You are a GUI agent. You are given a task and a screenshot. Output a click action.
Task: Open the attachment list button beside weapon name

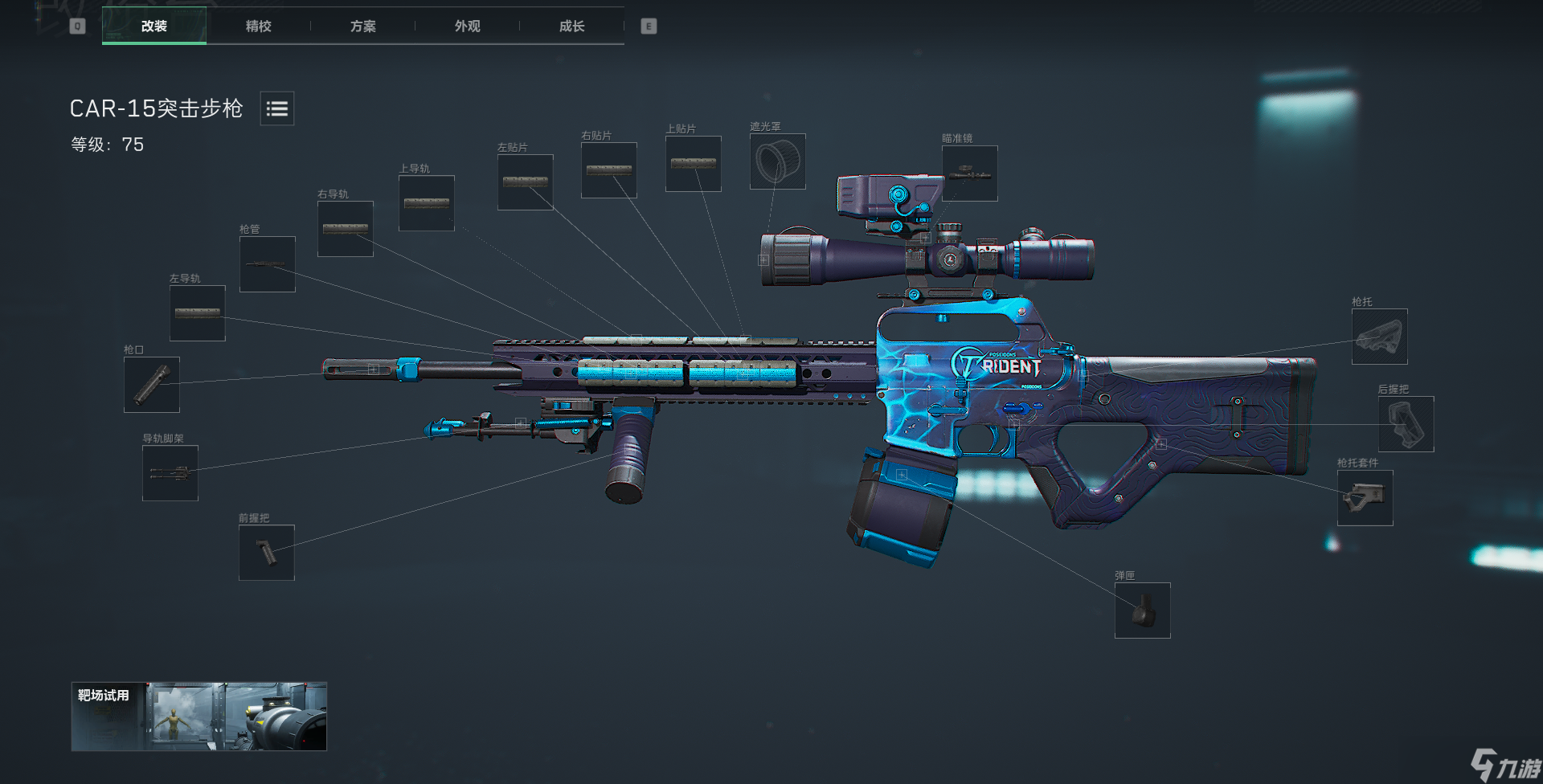tap(277, 108)
